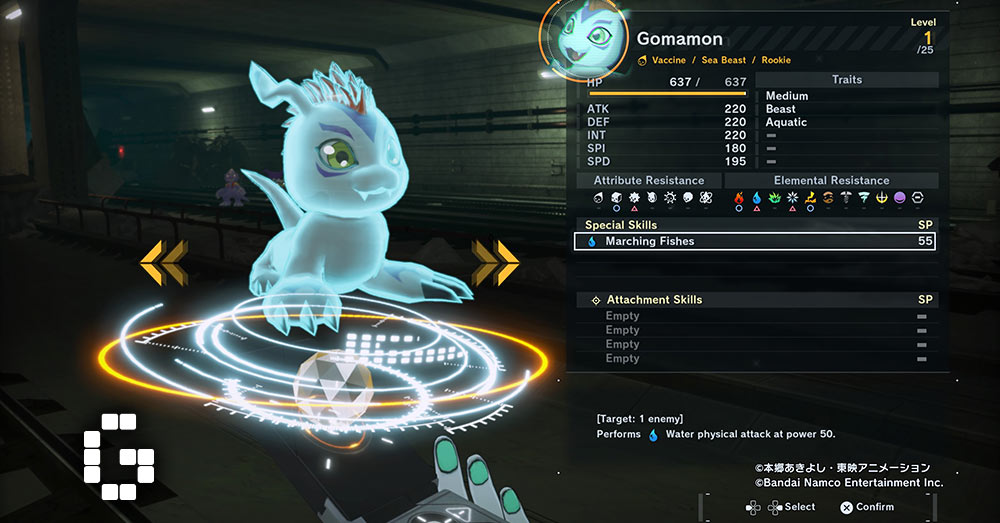The image size is (1000, 523).
Task: Select the Attribute Resistance header
Action: point(648,181)
